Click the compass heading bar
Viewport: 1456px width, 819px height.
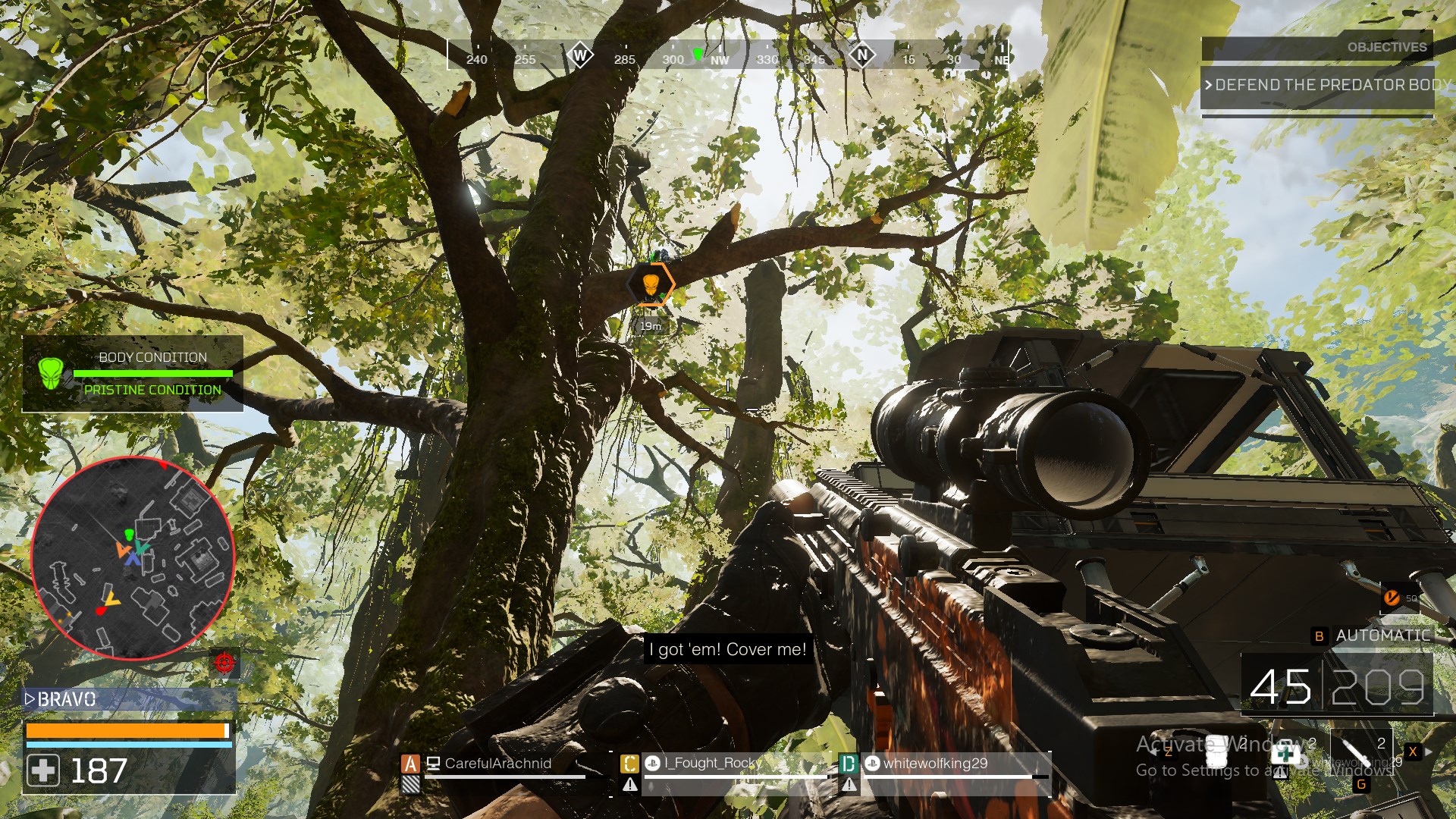coord(728,55)
